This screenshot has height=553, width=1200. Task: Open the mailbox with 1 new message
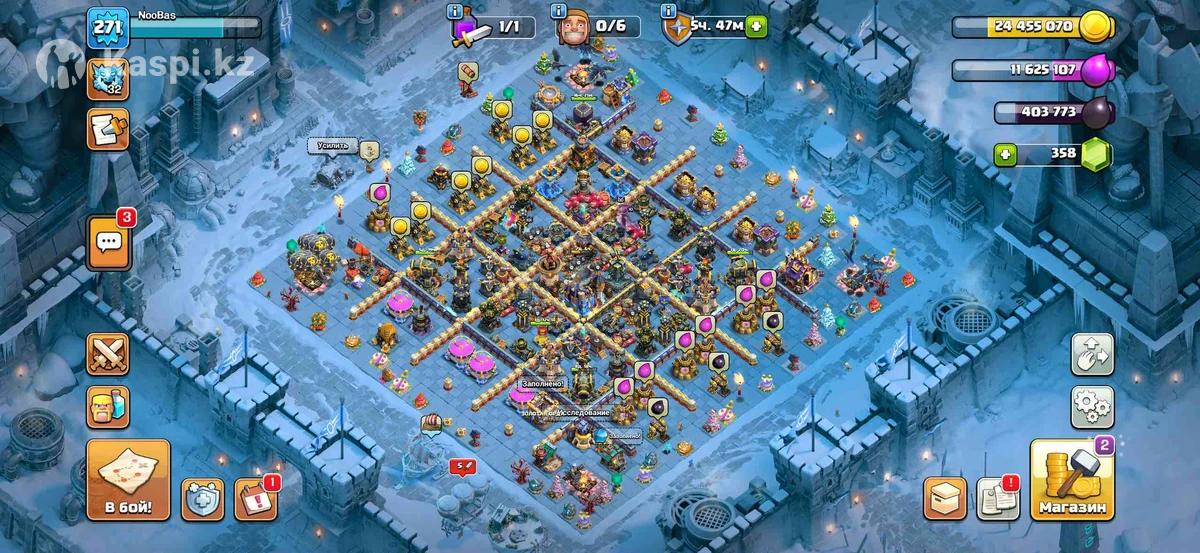coord(255,499)
